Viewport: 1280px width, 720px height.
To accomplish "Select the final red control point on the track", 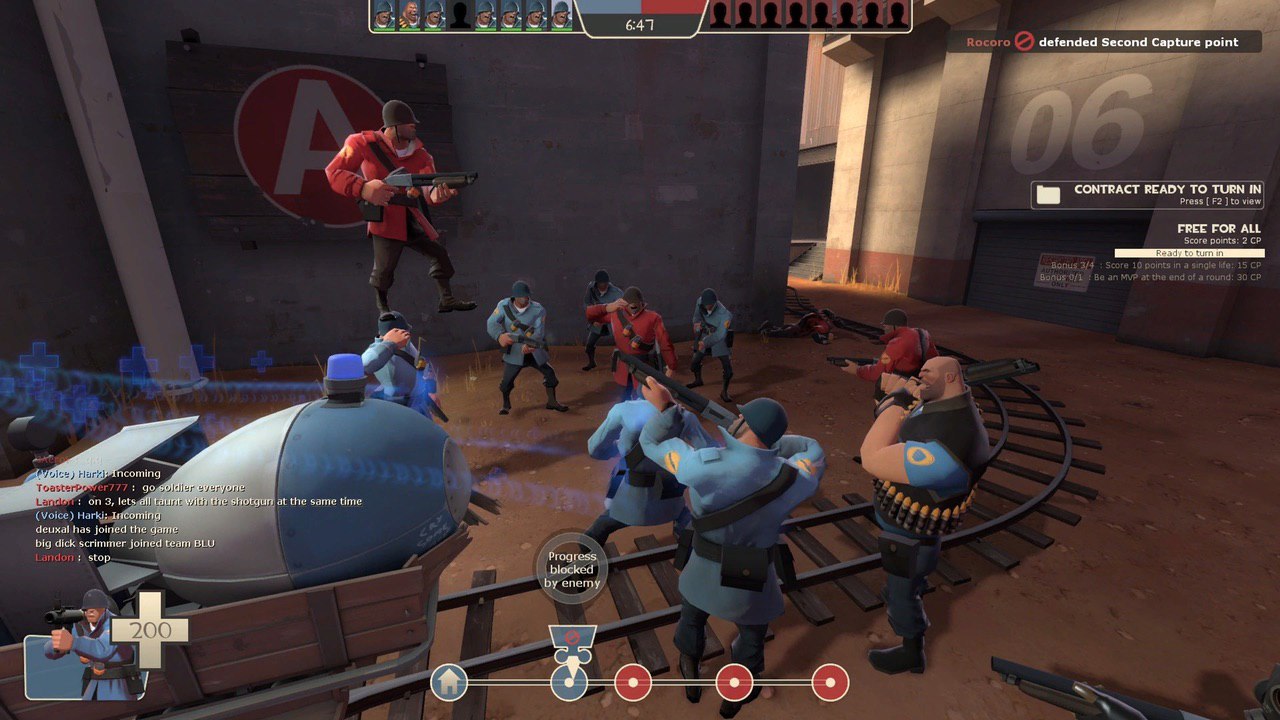I will pyautogui.click(x=830, y=683).
